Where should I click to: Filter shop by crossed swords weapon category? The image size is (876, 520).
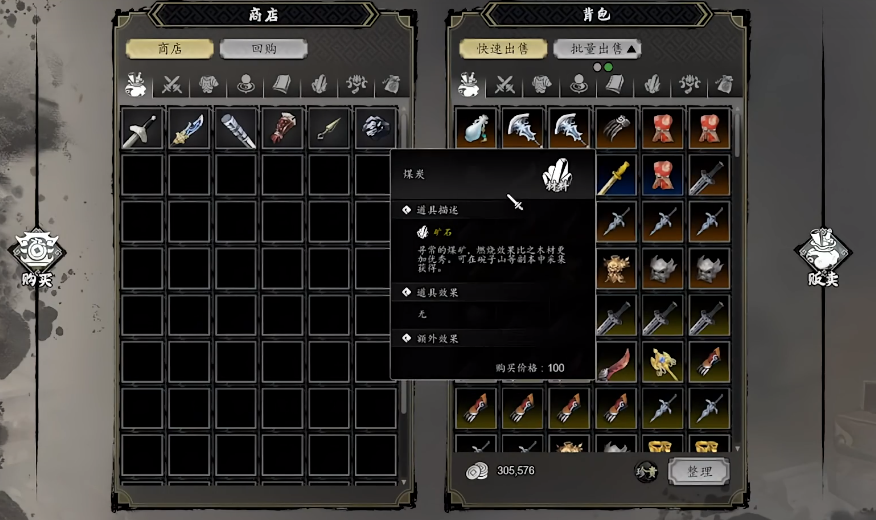click(173, 85)
